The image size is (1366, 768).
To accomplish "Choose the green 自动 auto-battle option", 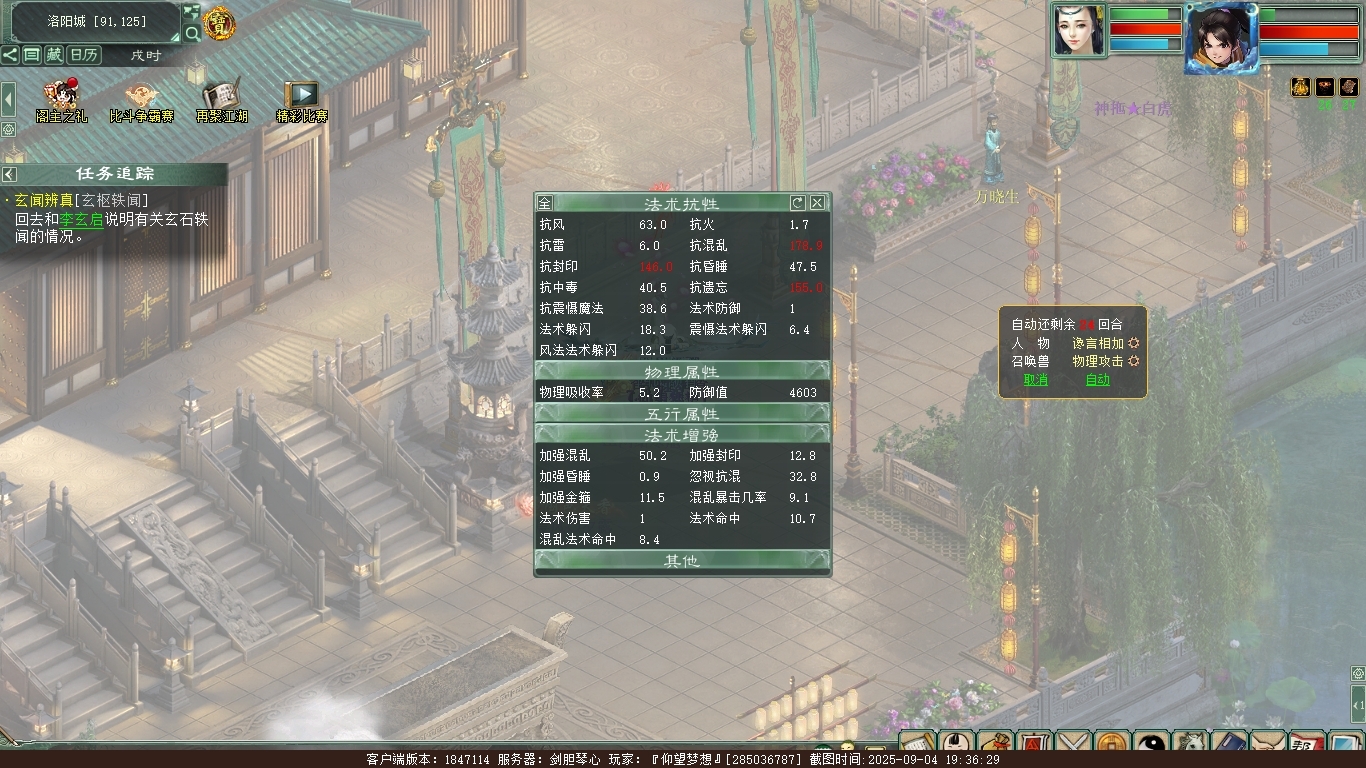I will click(x=1097, y=380).
